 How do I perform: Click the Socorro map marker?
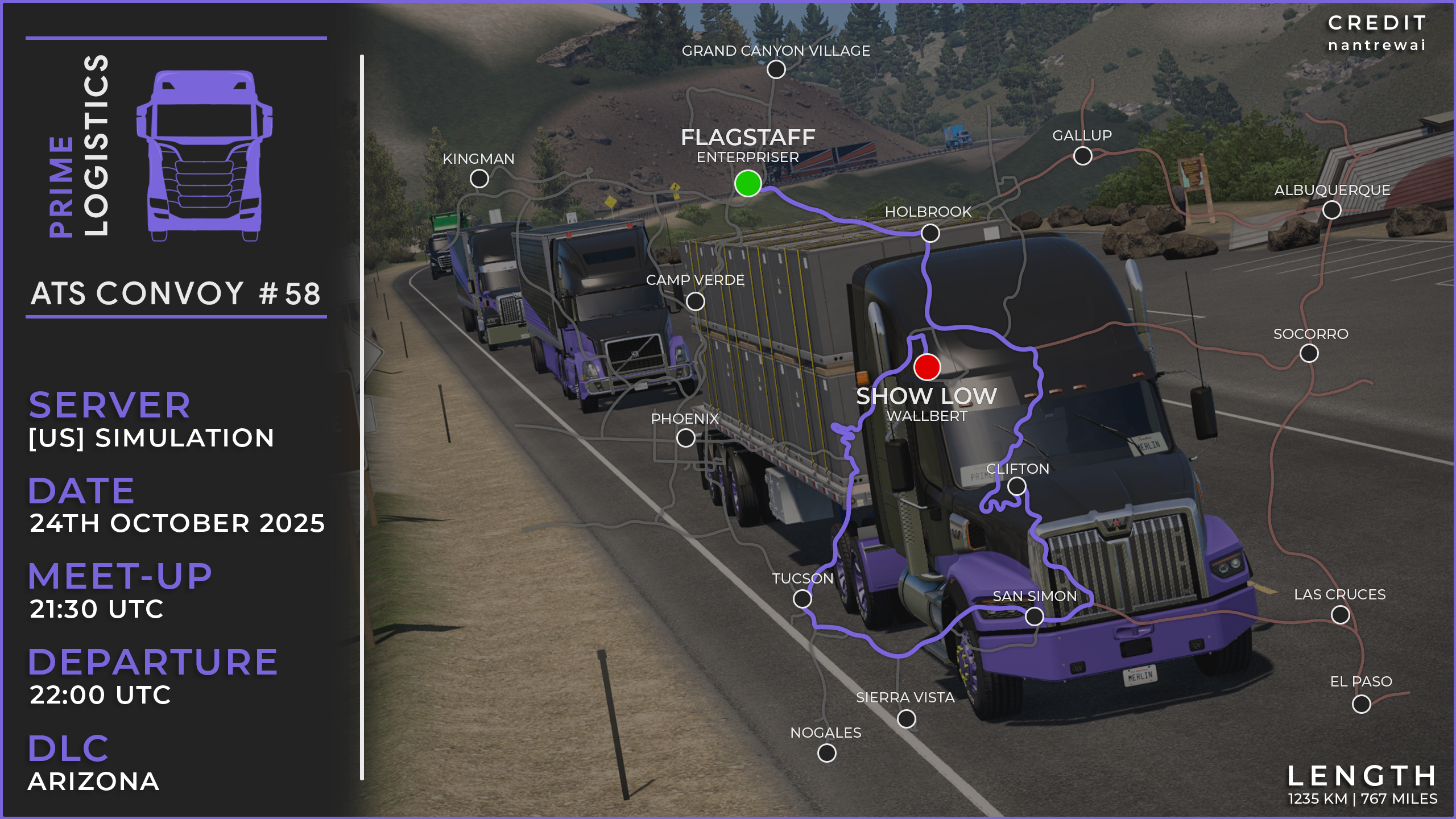point(1309,353)
